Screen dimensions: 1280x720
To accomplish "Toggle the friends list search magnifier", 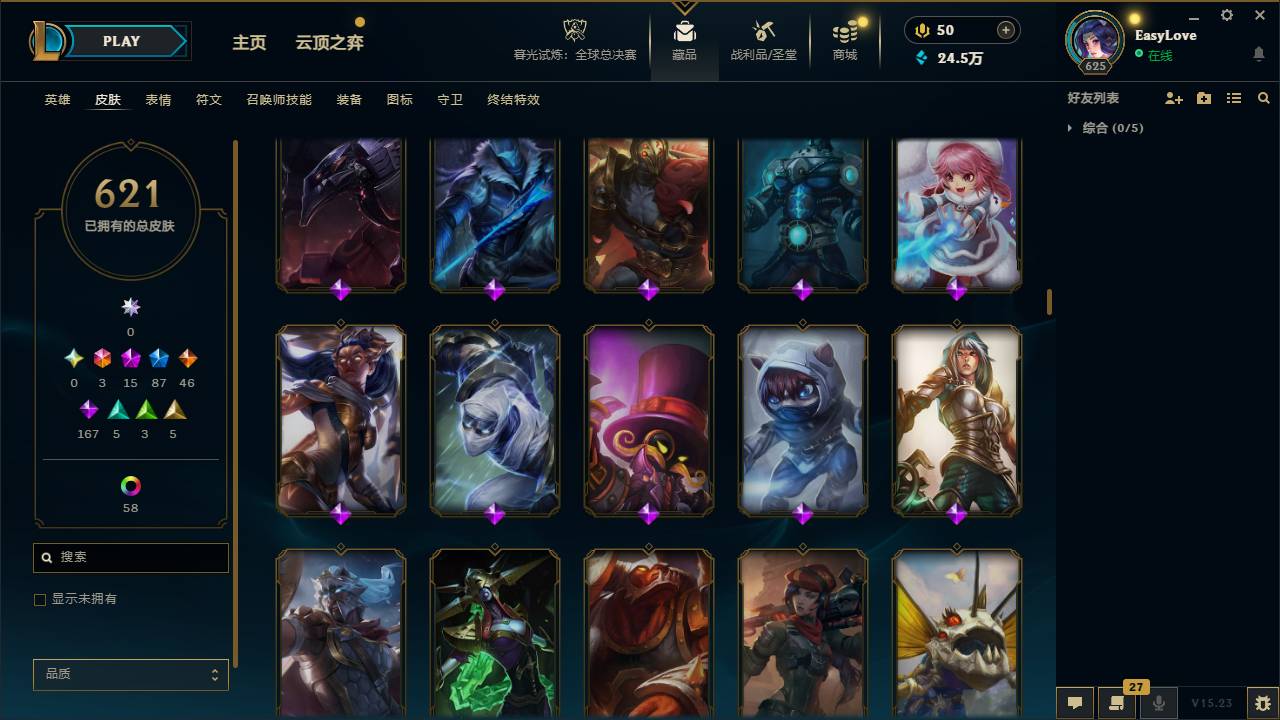I will tap(1264, 97).
